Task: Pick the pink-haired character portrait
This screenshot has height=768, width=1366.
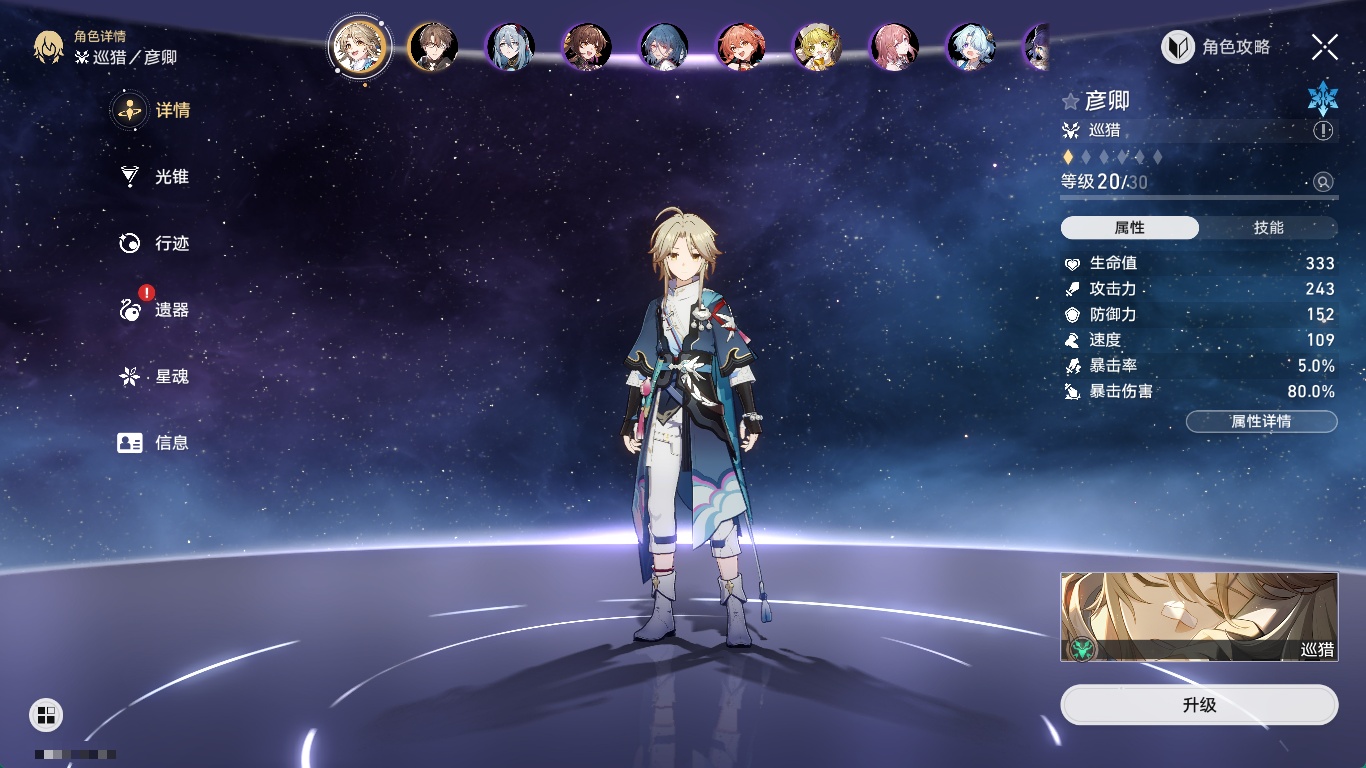Action: [894, 47]
